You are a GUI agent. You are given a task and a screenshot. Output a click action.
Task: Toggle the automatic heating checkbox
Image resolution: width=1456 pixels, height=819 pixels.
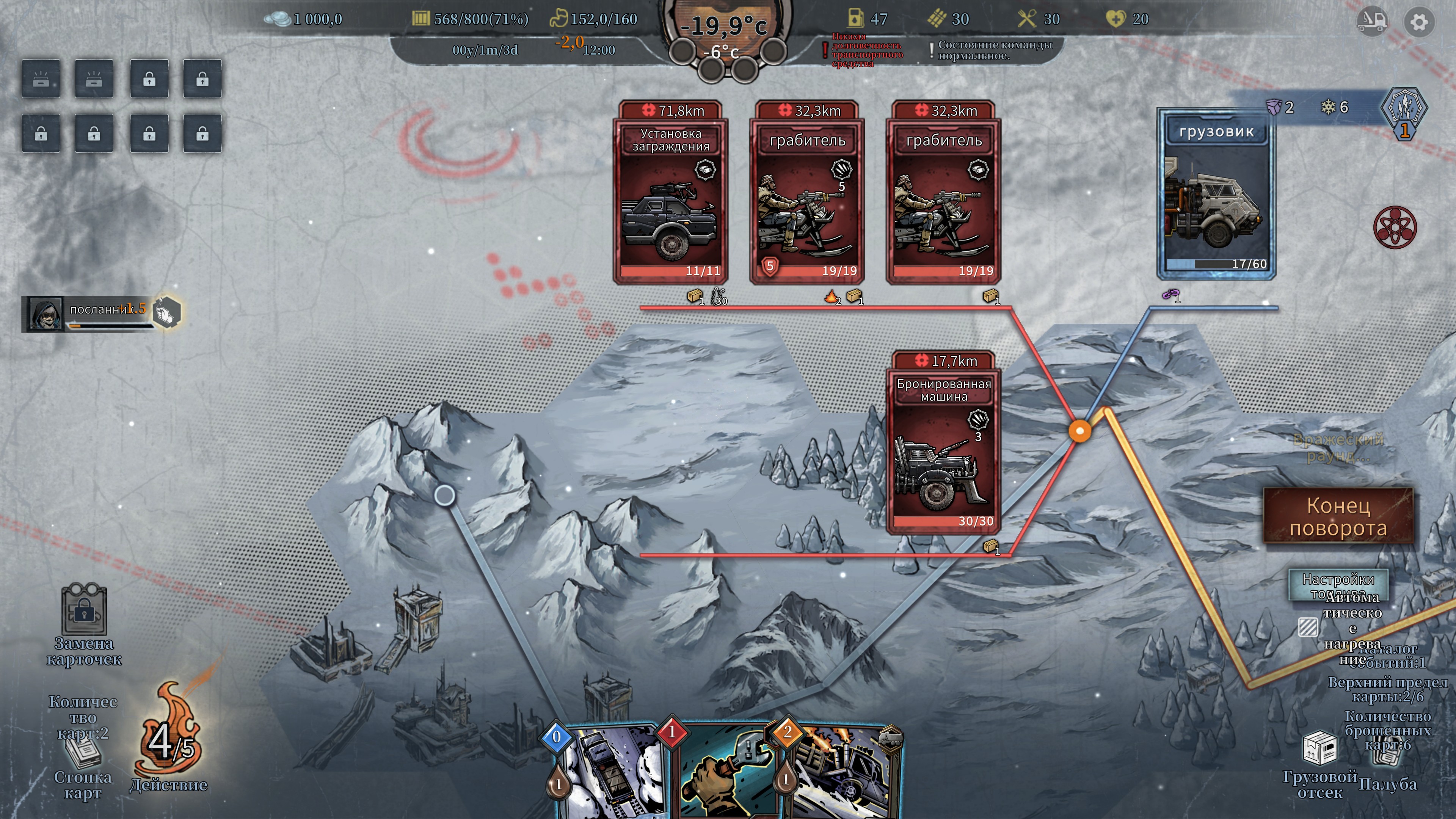(1308, 627)
